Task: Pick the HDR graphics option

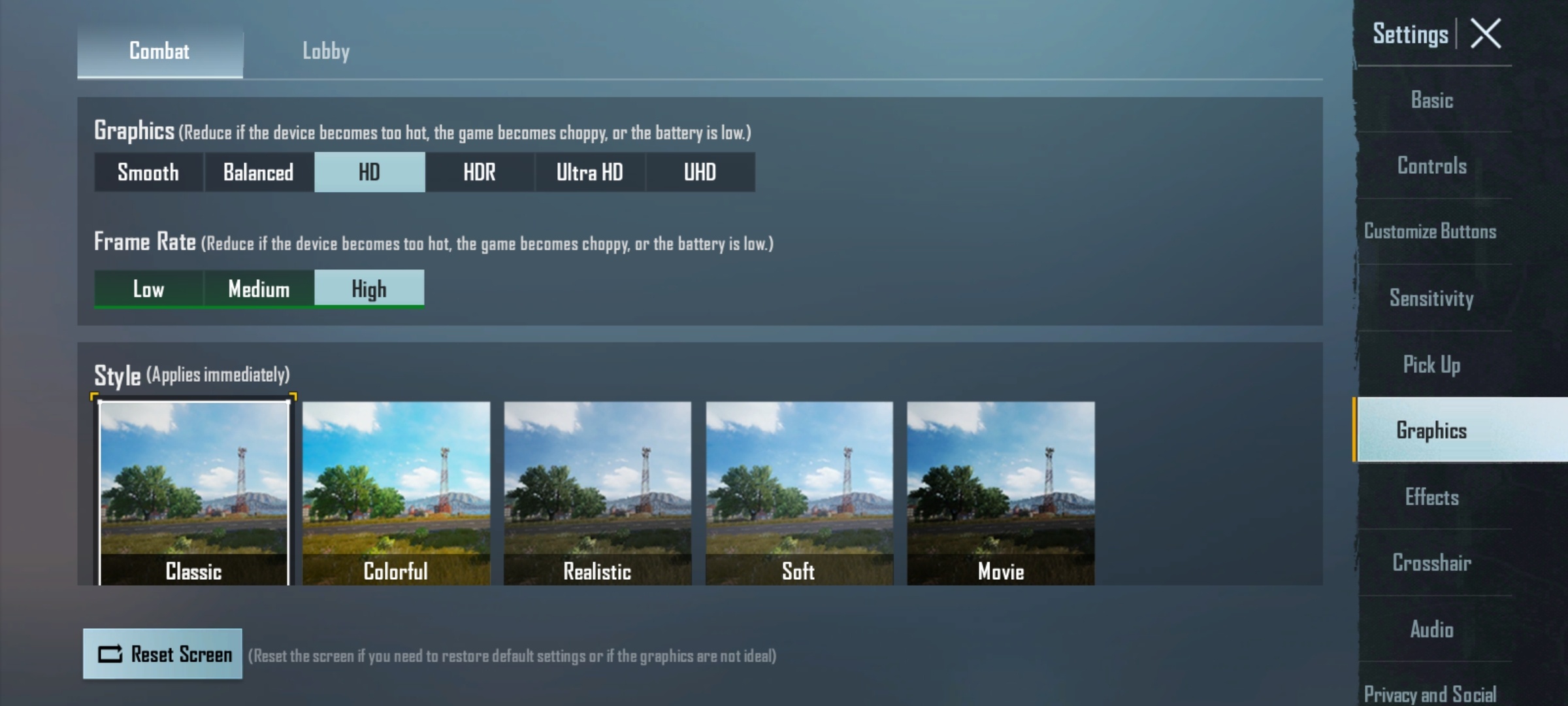Action: click(x=480, y=173)
